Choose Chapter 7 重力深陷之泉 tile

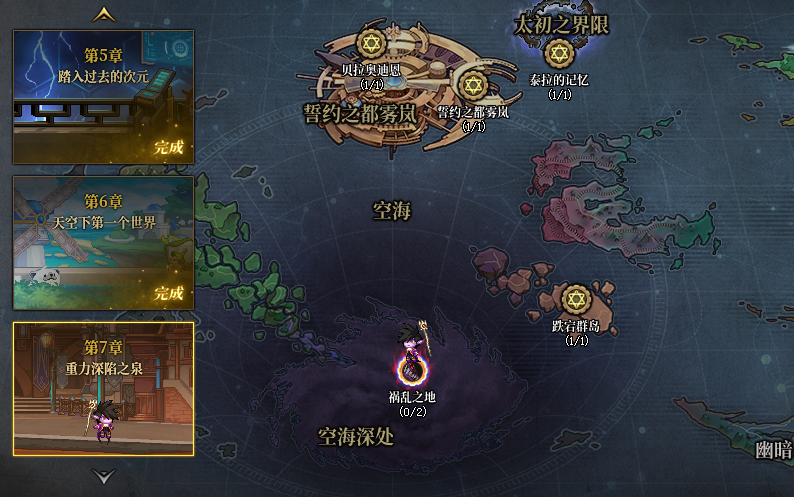click(103, 388)
